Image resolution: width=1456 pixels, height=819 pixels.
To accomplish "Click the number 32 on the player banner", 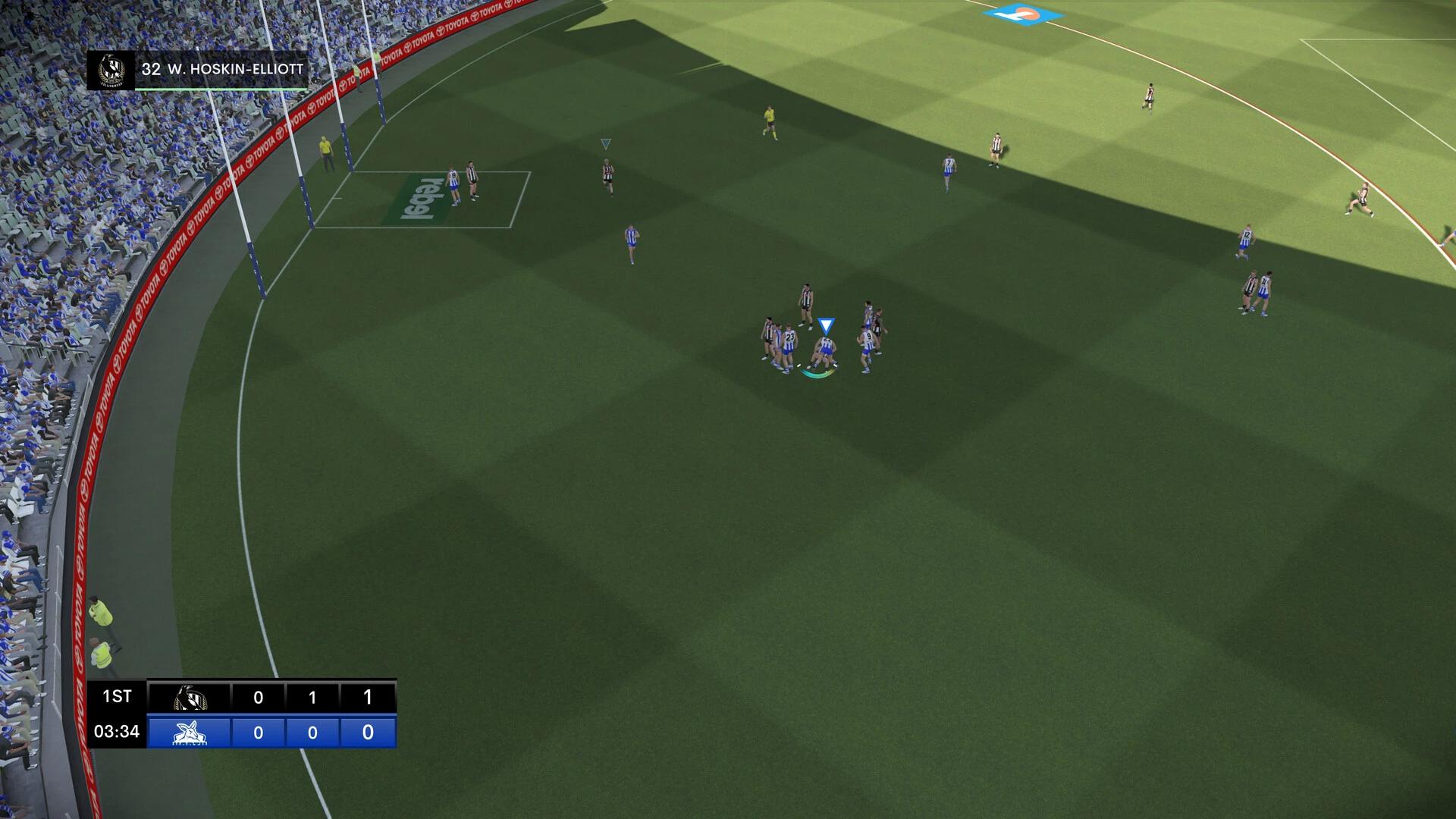I will (152, 70).
